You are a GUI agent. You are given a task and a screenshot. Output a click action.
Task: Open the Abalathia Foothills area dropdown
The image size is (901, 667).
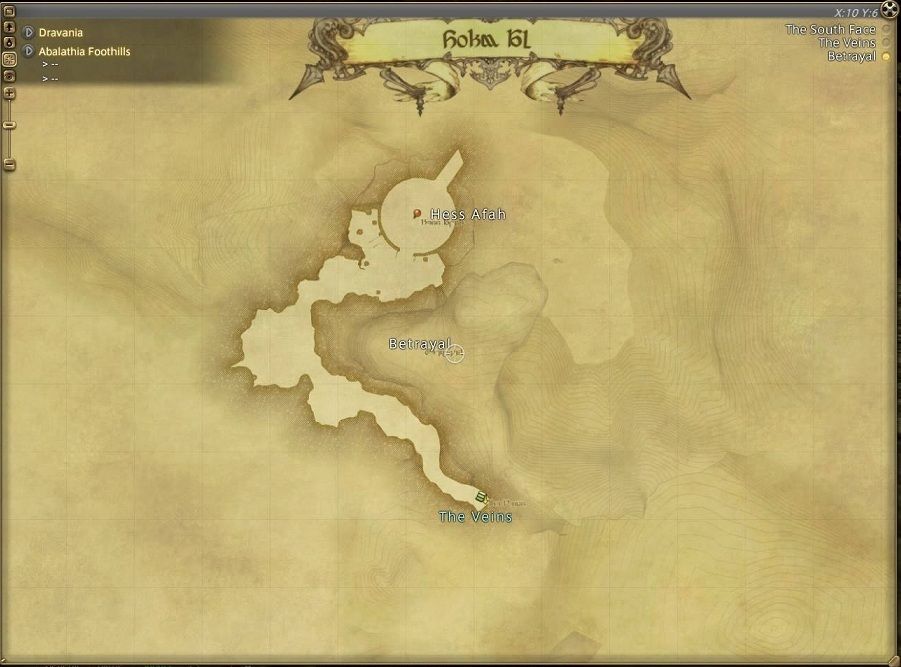point(29,51)
